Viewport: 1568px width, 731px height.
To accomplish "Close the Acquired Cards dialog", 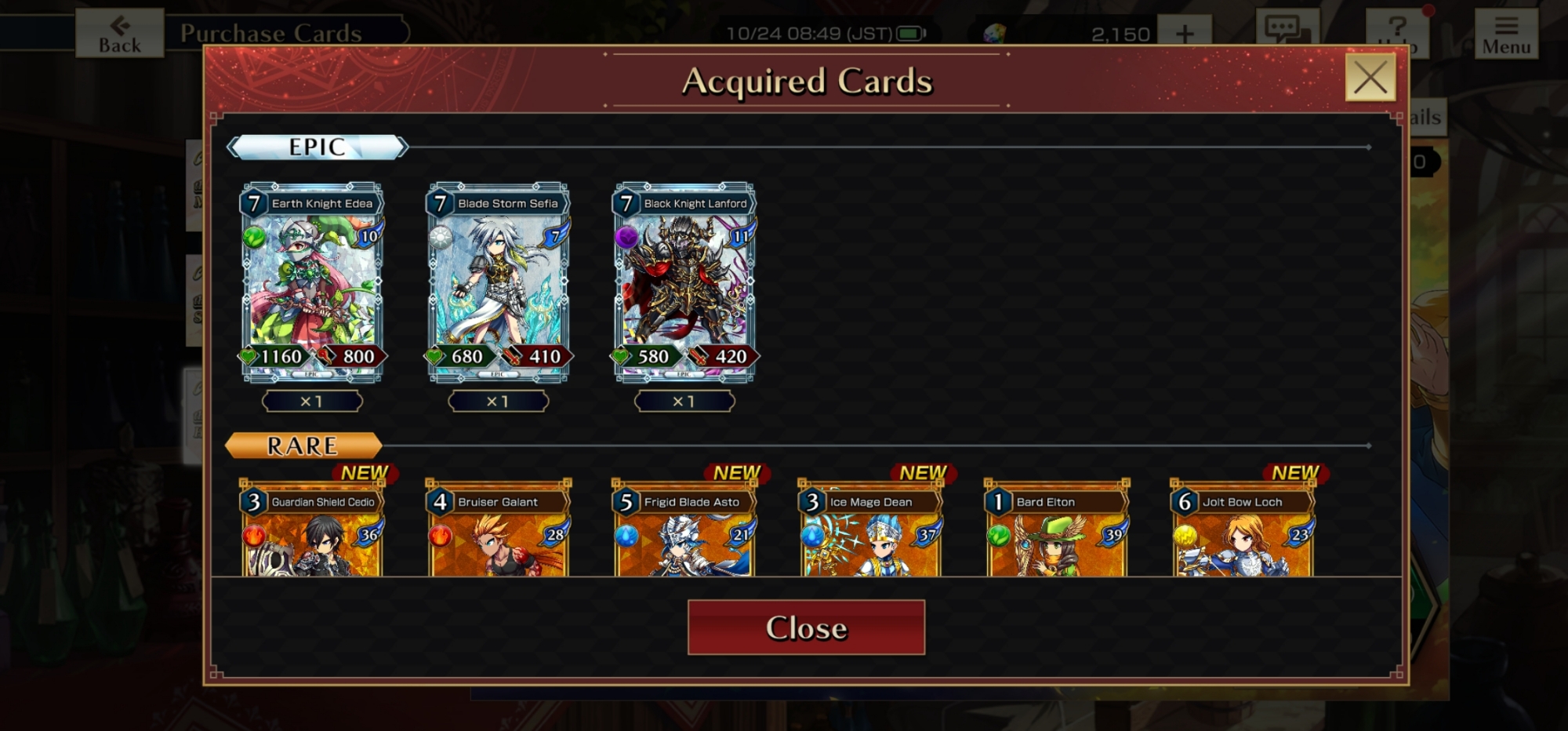I will click(806, 627).
